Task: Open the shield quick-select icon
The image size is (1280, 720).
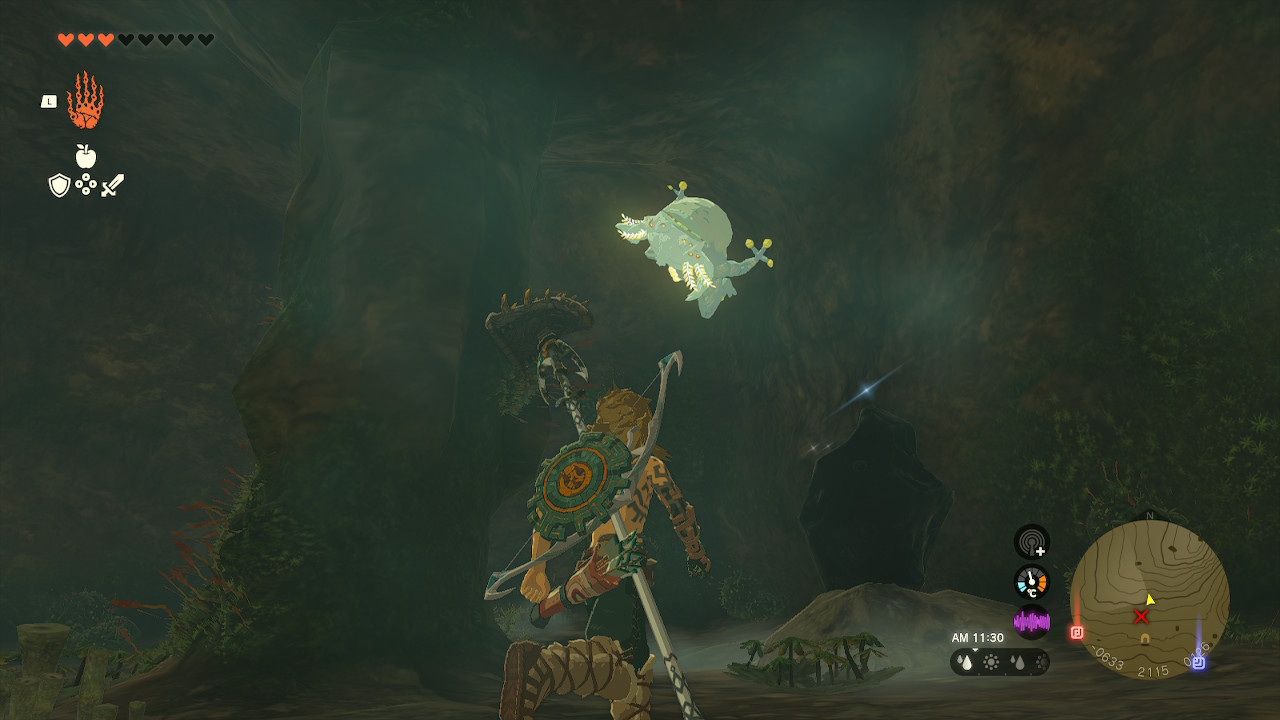Action: click(x=59, y=185)
